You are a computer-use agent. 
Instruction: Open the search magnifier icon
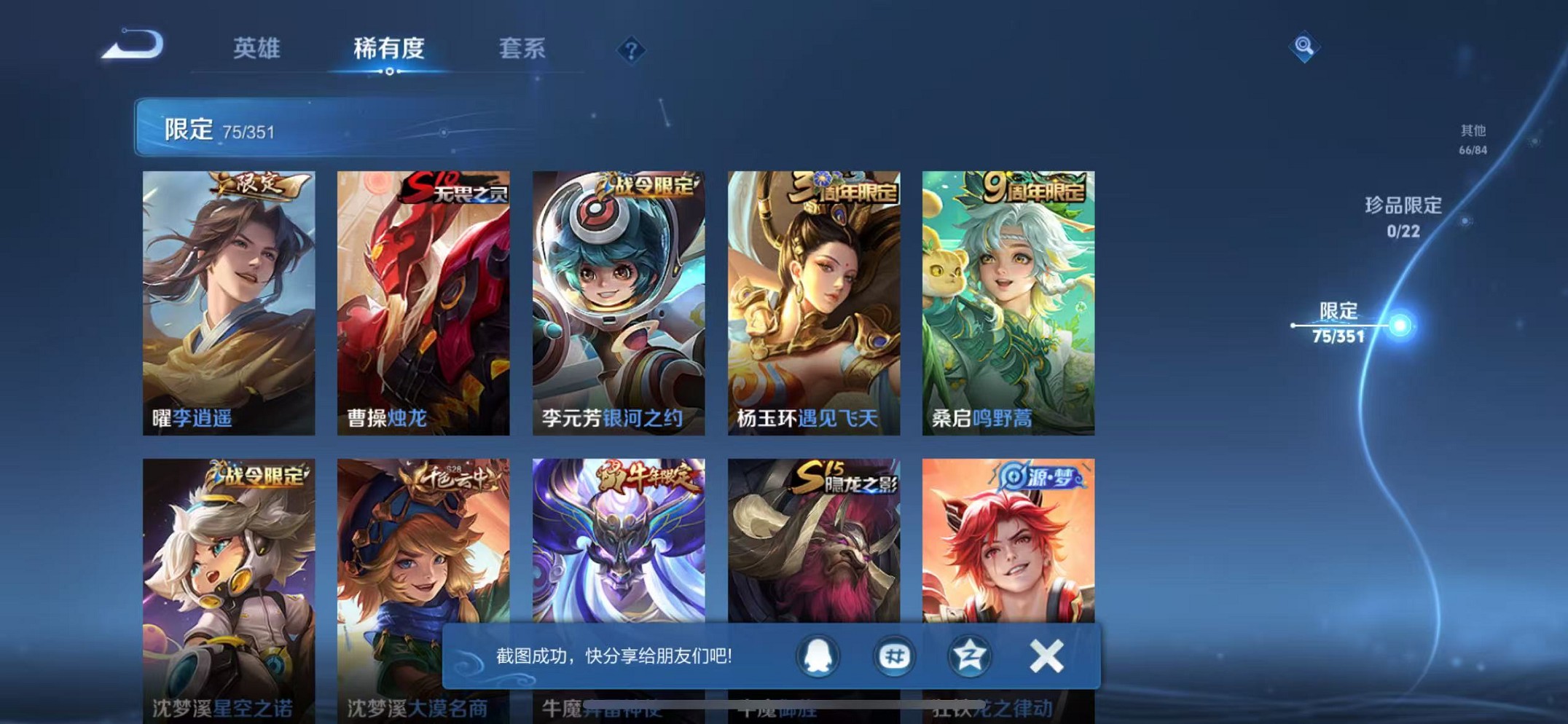pos(1304,47)
